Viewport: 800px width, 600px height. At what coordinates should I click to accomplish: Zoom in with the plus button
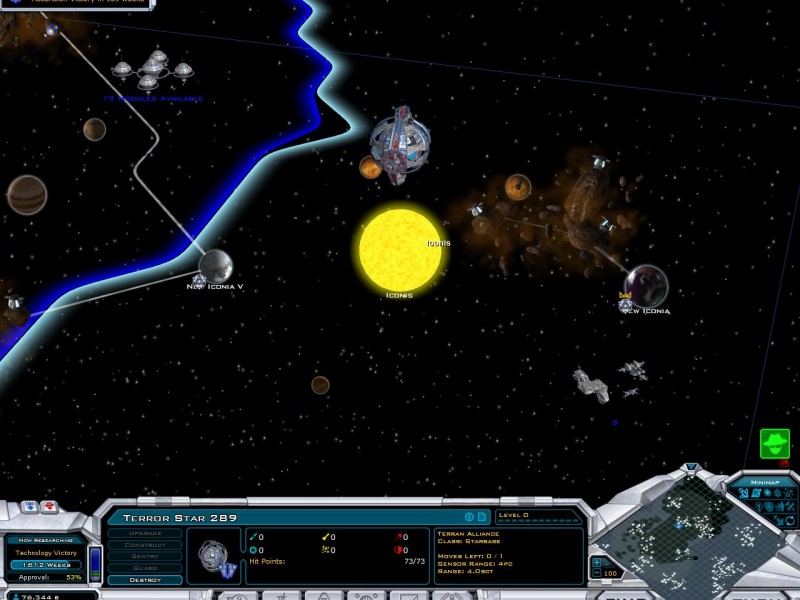click(x=597, y=562)
